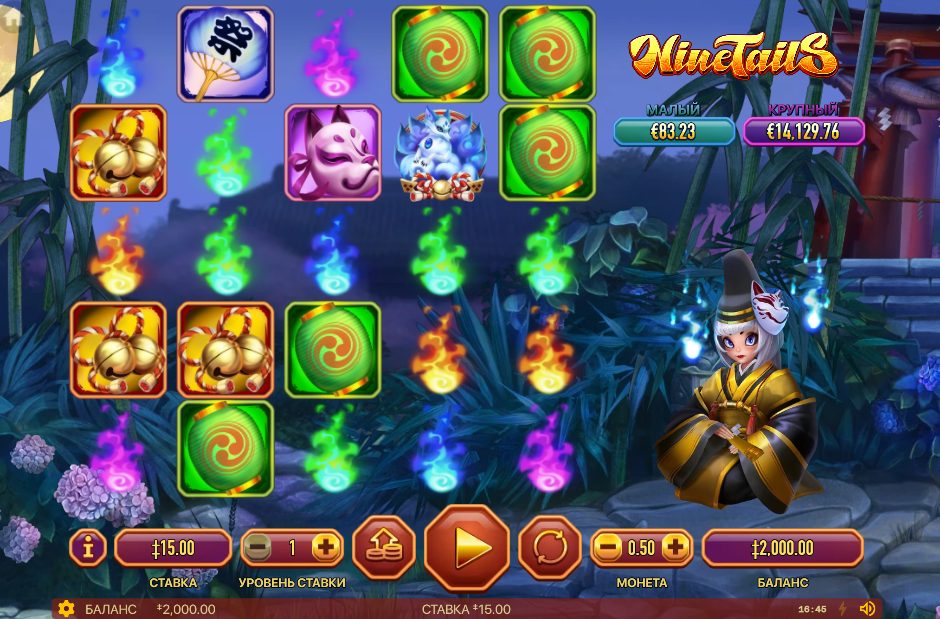Go to lobby via home icon
The height and width of the screenshot is (619, 940).
13,18
